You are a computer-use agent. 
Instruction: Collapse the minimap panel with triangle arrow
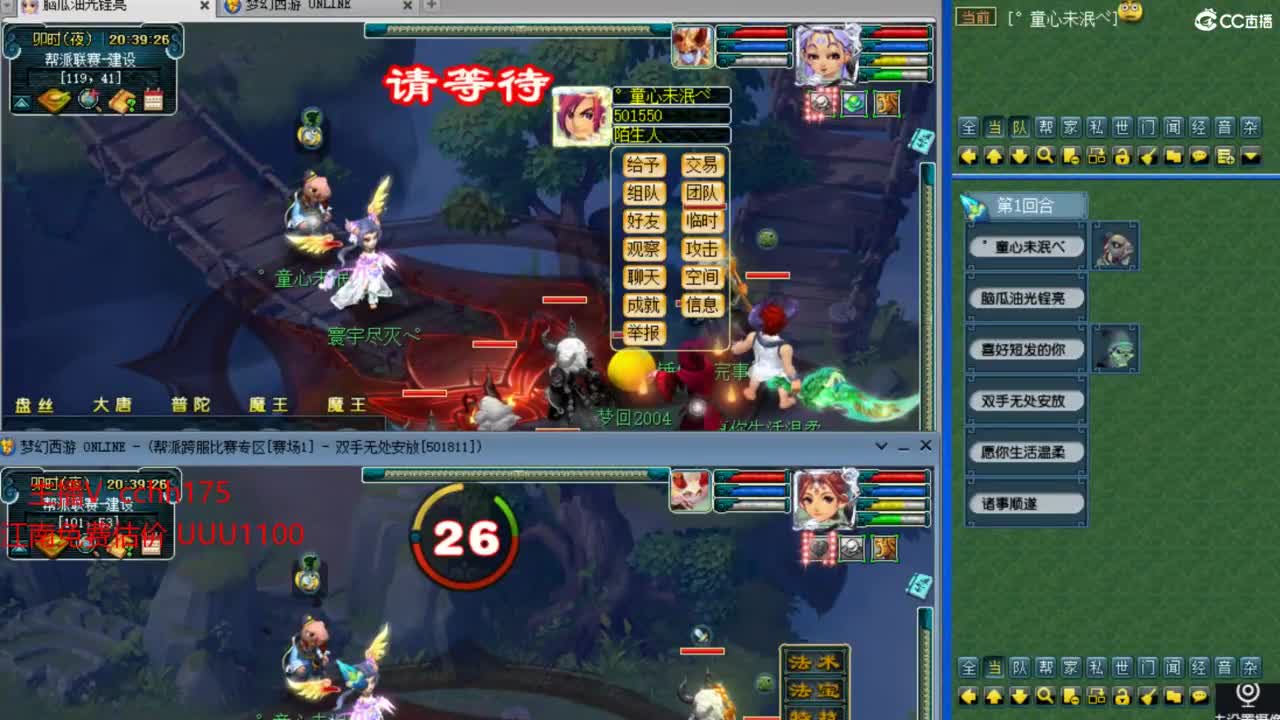(x=21, y=100)
